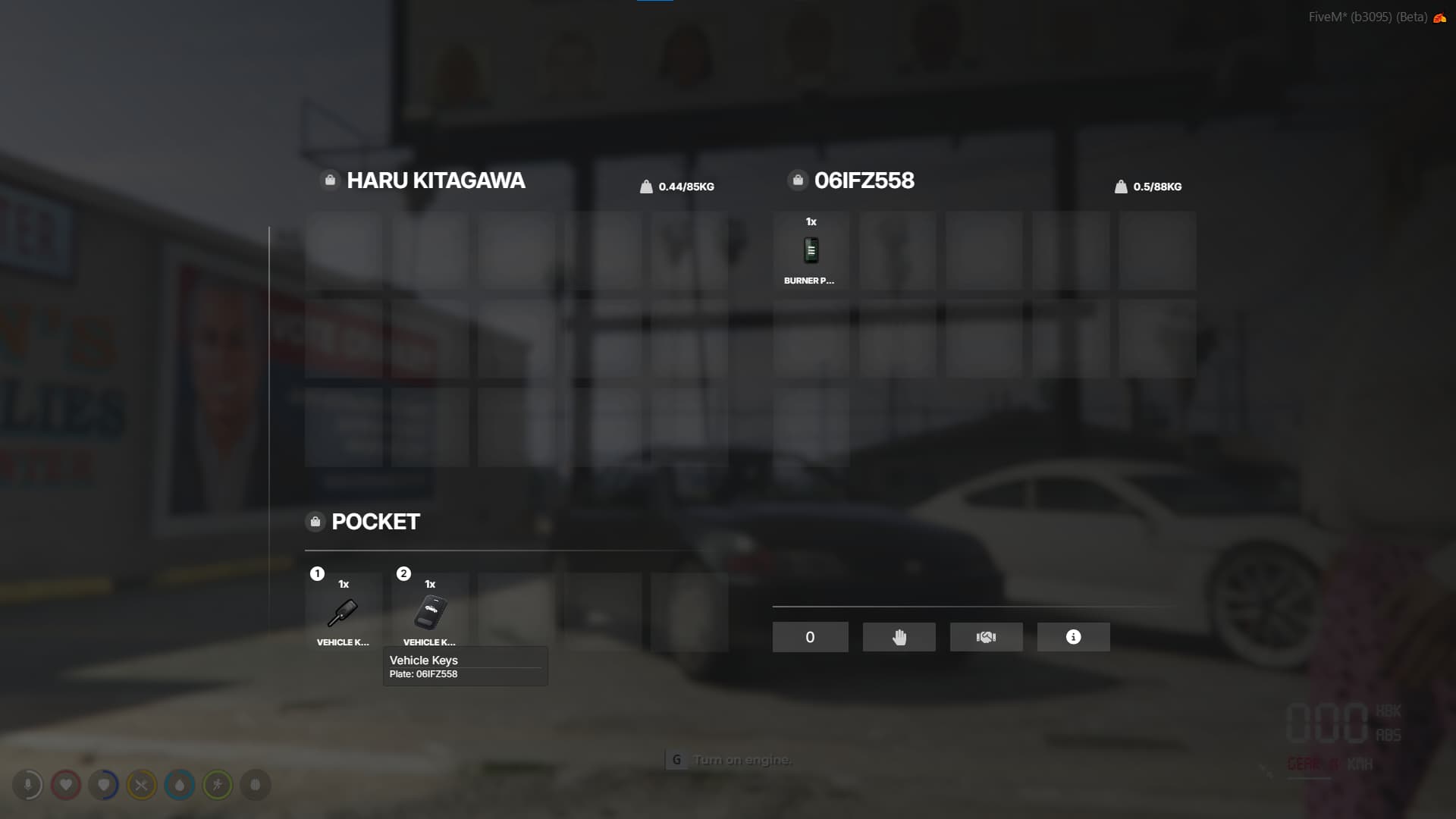
Task: Click the microphone voice indicator icon
Action: pos(29,785)
